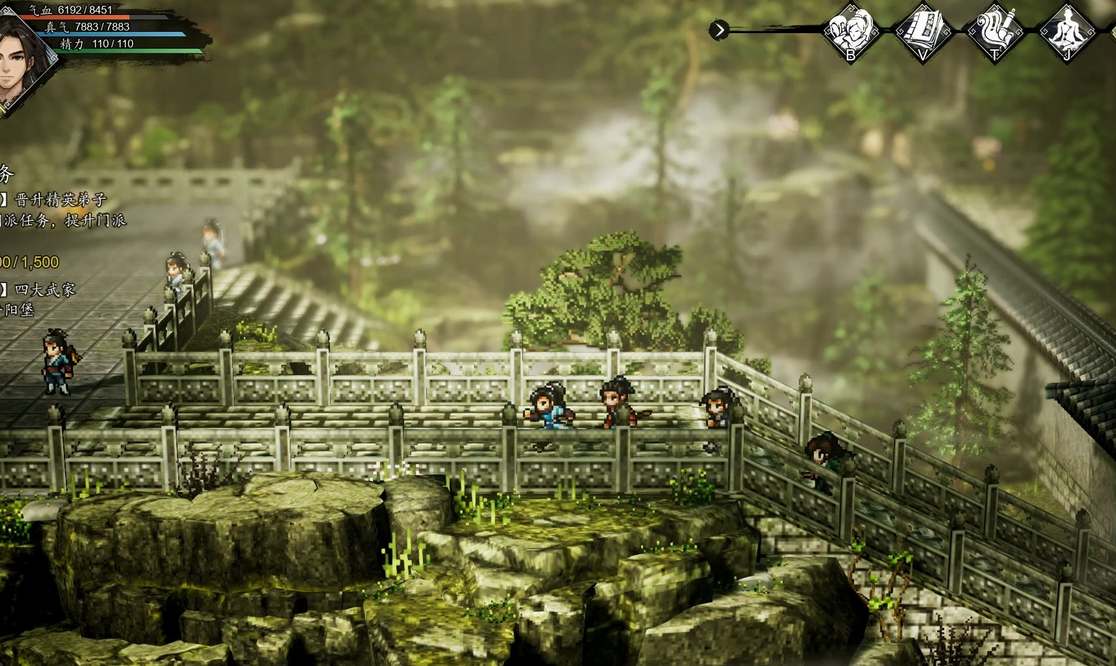Expand the menu bar arrow button
Screen dimensions: 1116x666
point(719,30)
